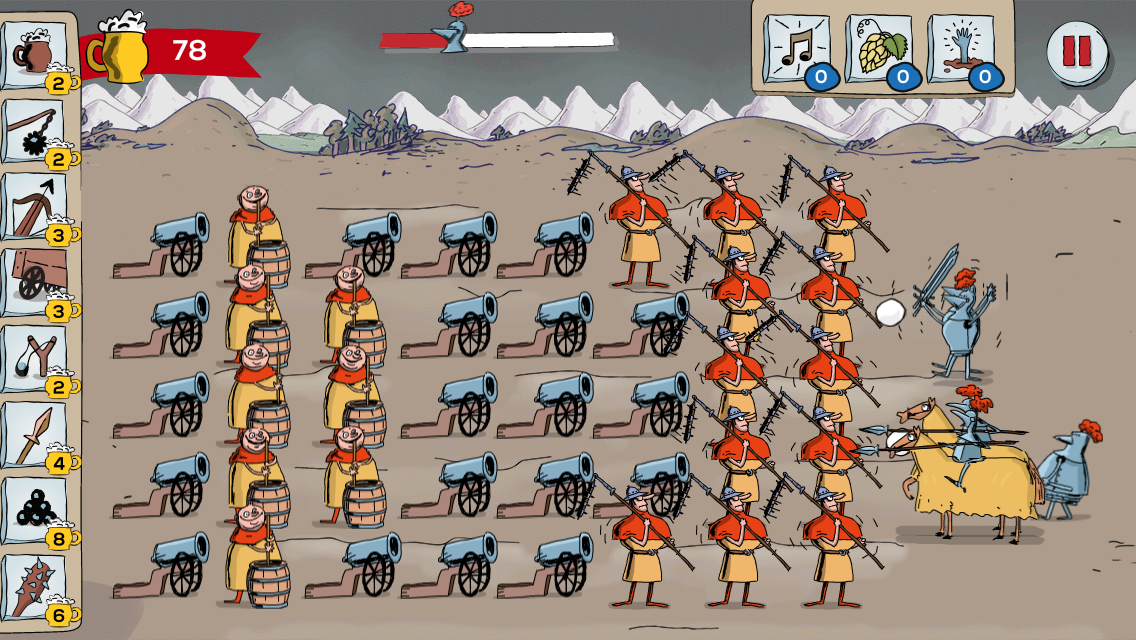This screenshot has width=1136, height=640.
Task: Choose the slingshot unit card
Action: click(36, 358)
